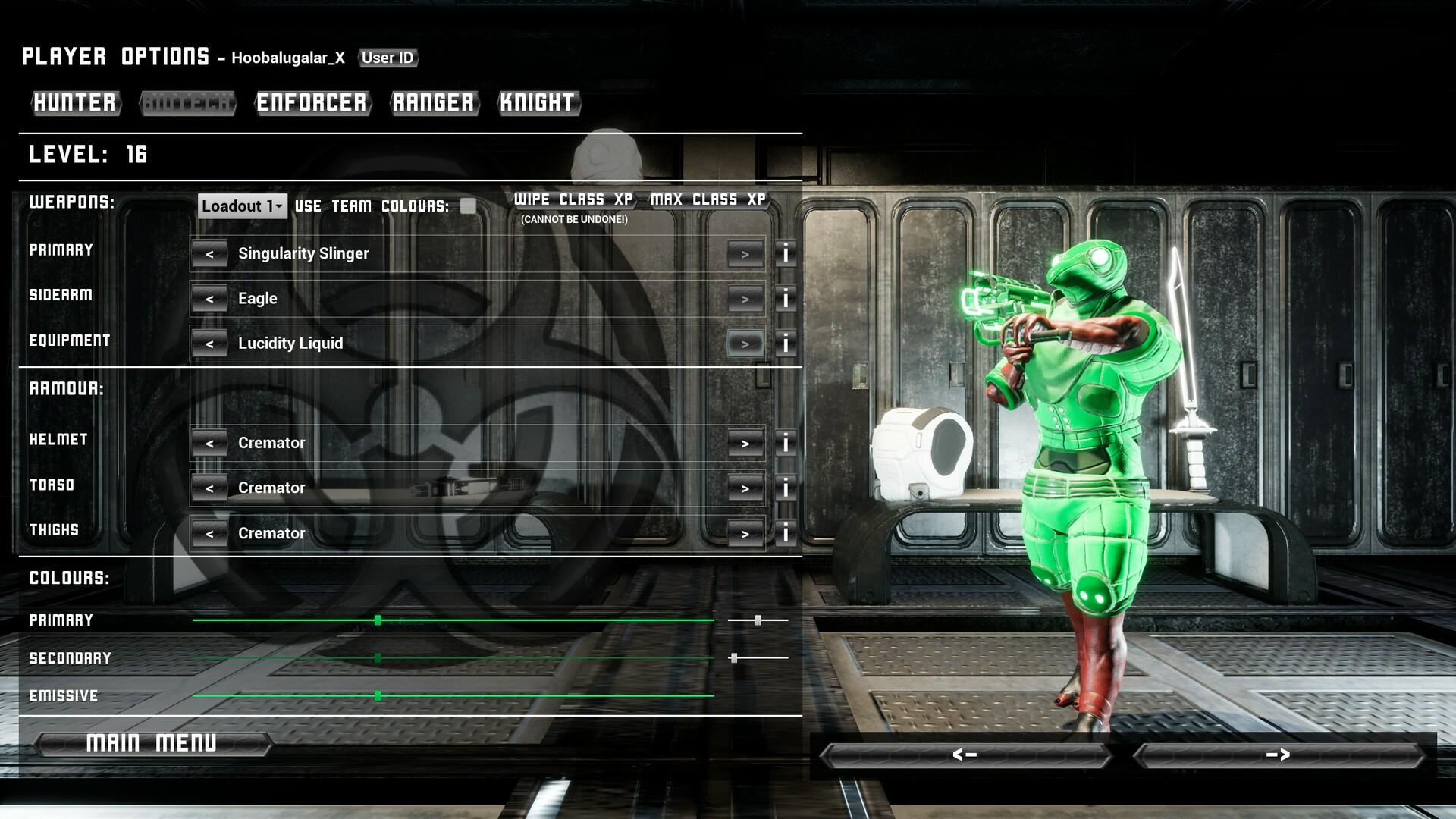
Task: Rotate the character model left
Action: (964, 755)
